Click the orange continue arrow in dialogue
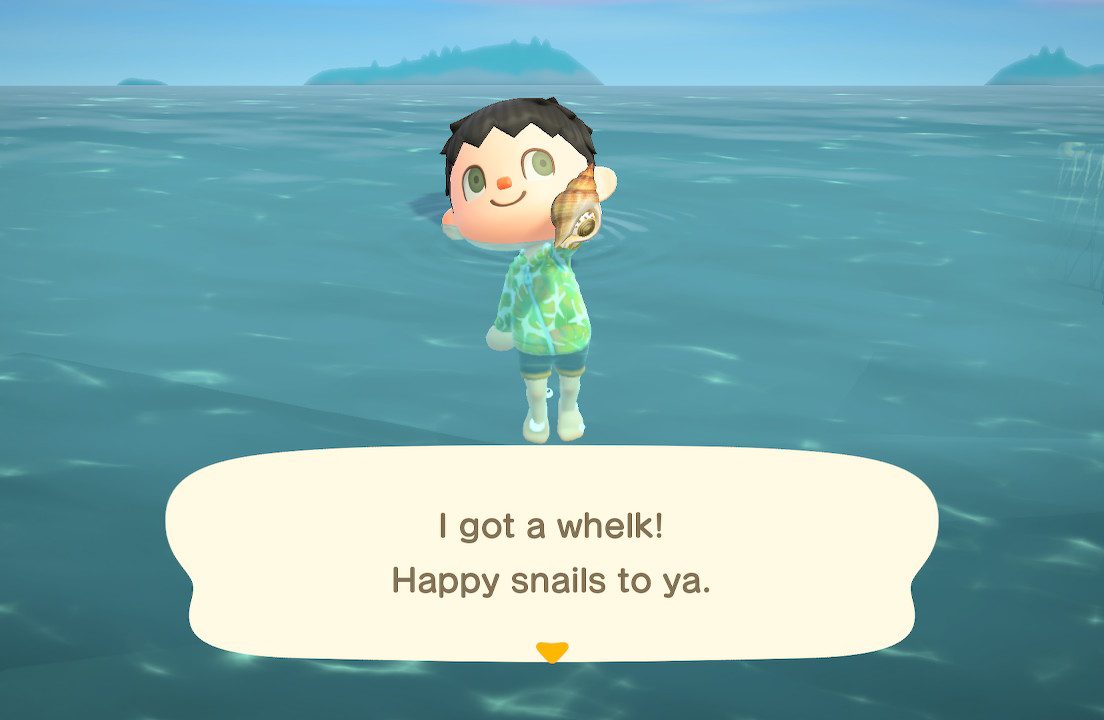 pos(551,652)
